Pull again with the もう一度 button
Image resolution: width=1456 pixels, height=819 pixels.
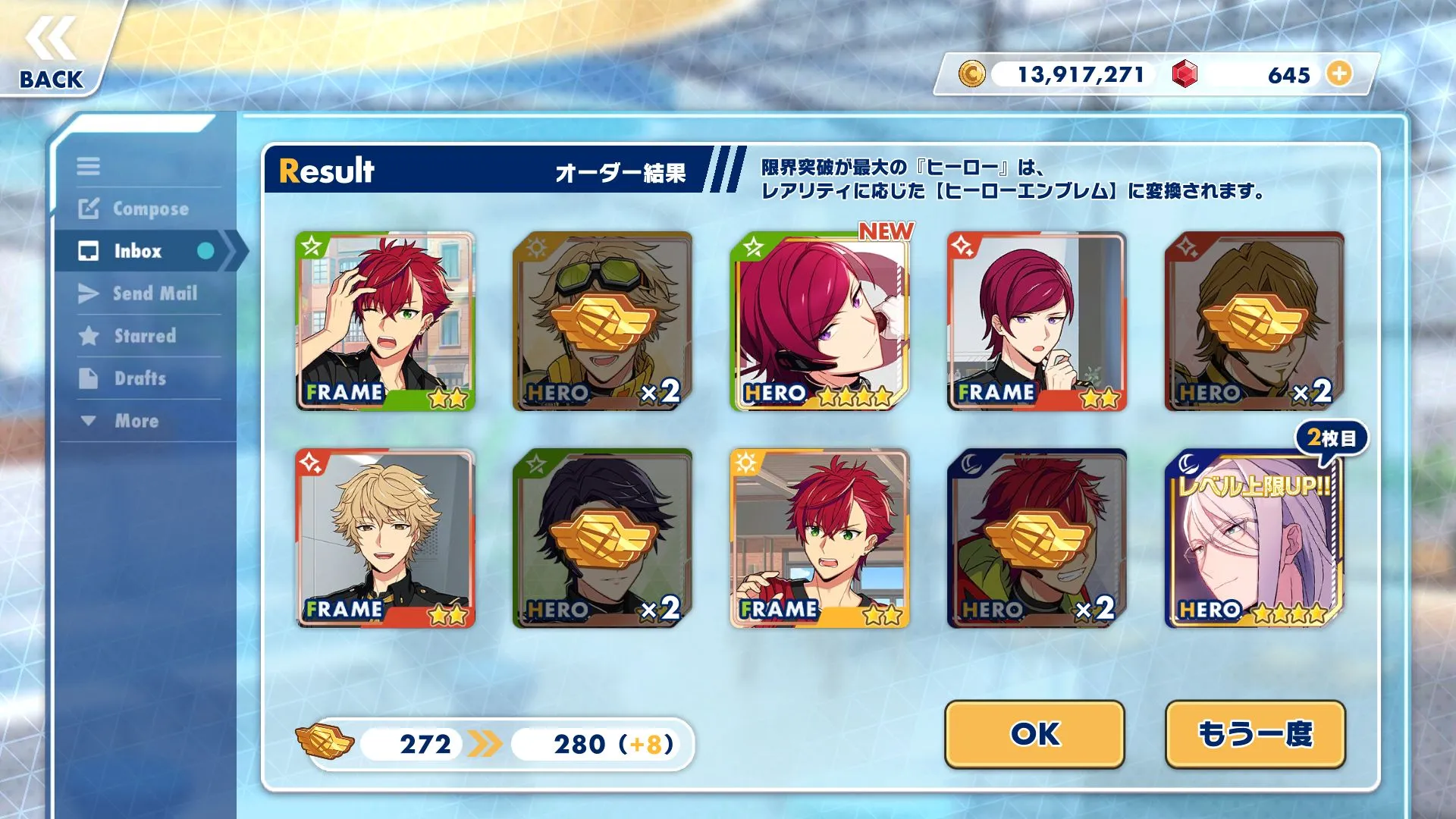(1255, 733)
